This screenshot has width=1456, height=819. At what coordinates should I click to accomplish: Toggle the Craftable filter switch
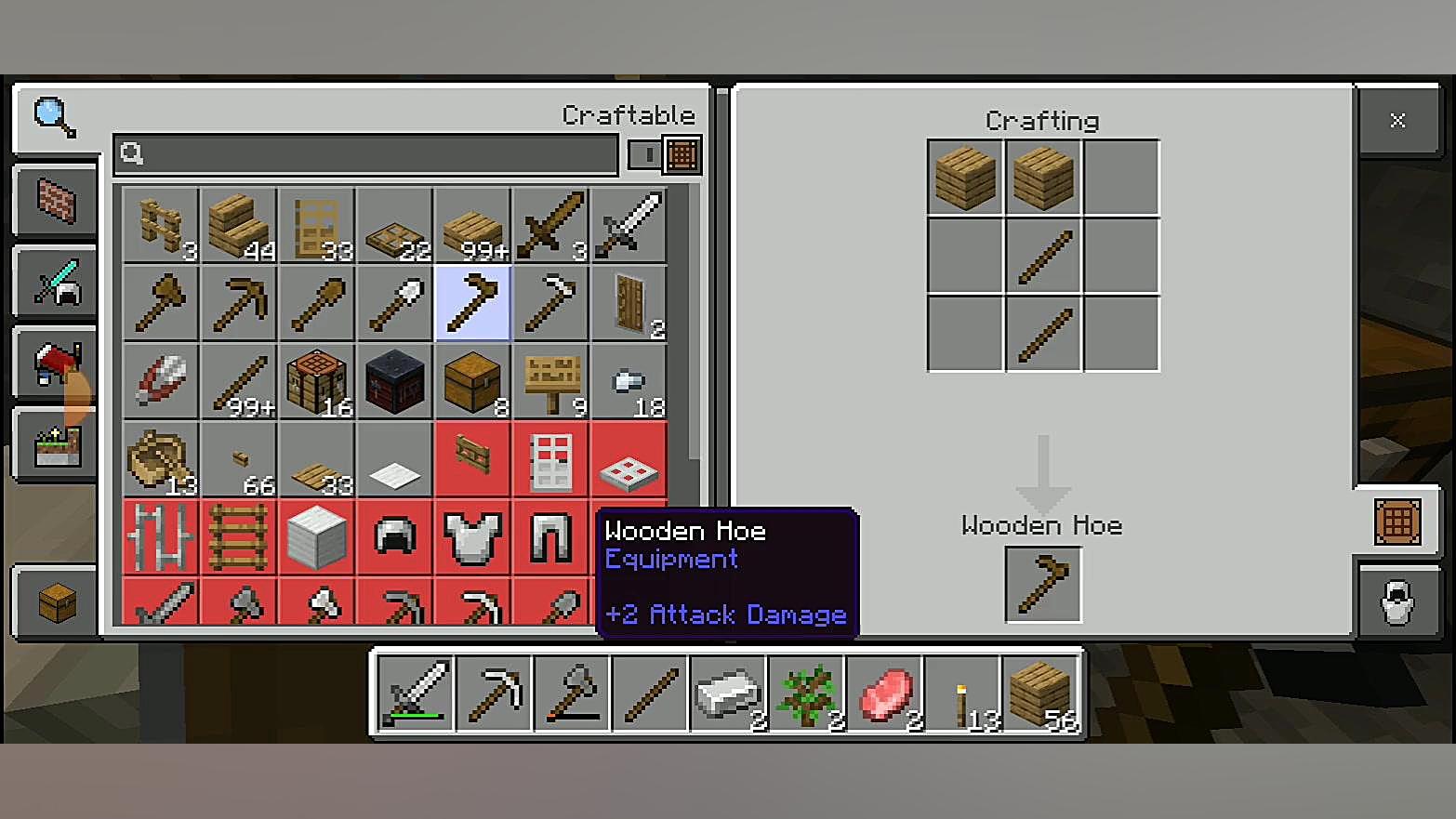tap(665, 154)
